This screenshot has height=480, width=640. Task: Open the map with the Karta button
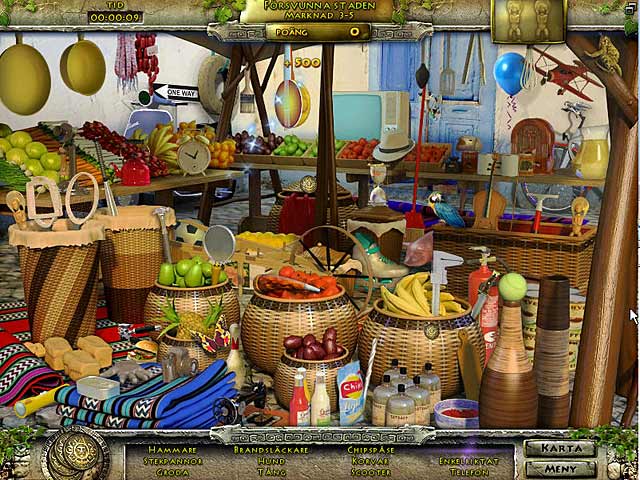[560, 448]
